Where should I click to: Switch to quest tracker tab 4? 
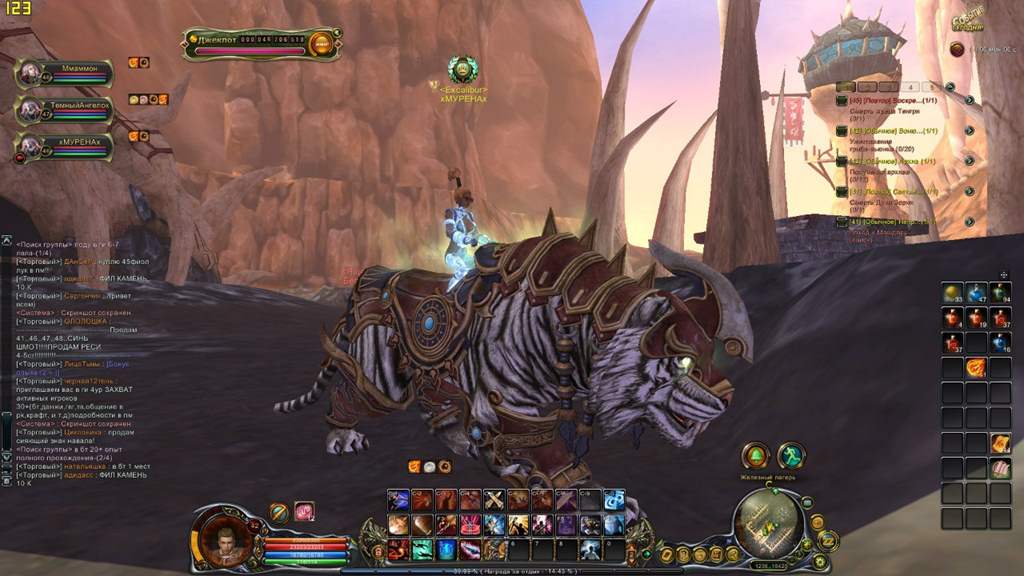click(910, 87)
